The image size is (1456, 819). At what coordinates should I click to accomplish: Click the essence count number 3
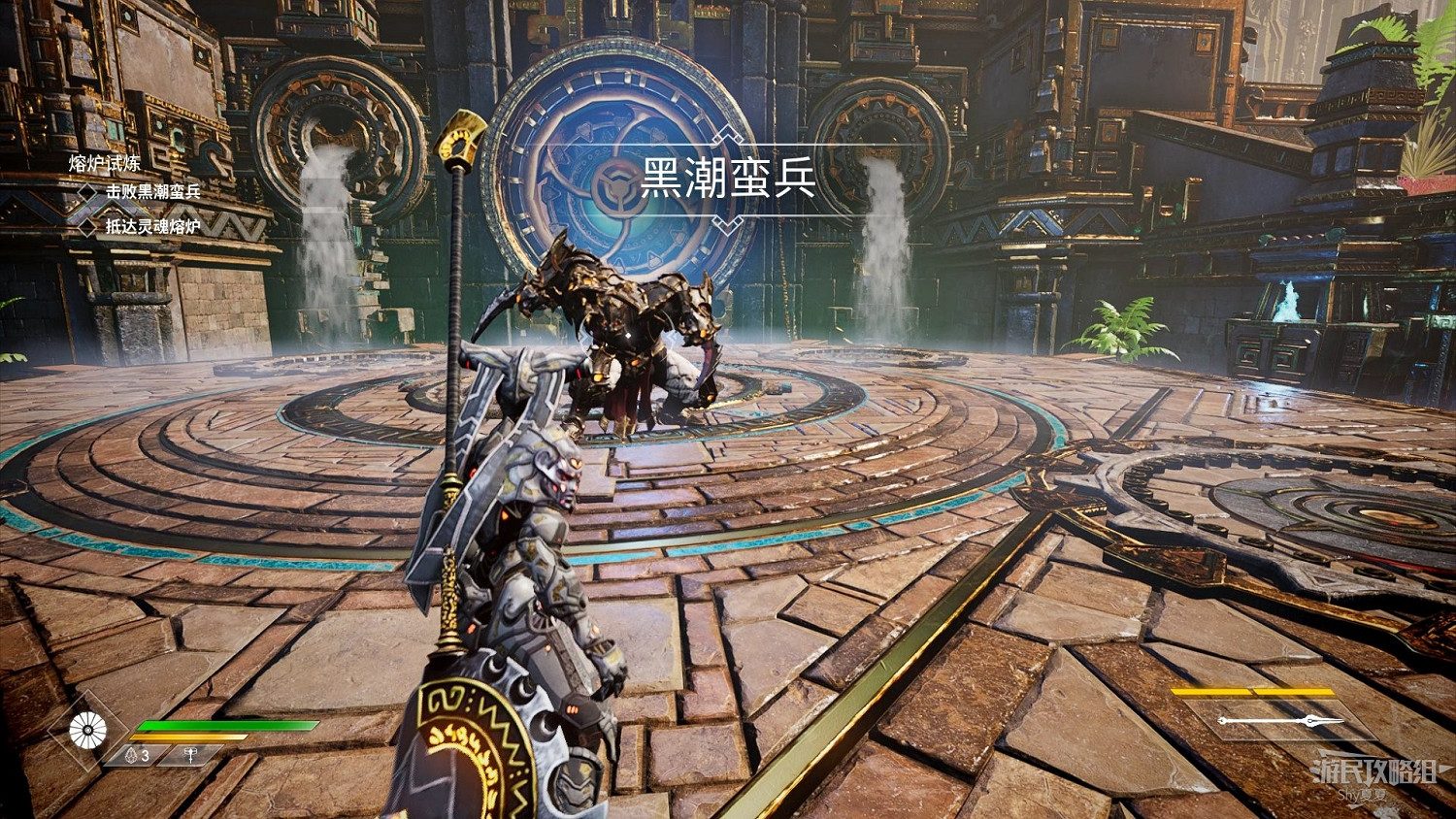[x=145, y=754]
